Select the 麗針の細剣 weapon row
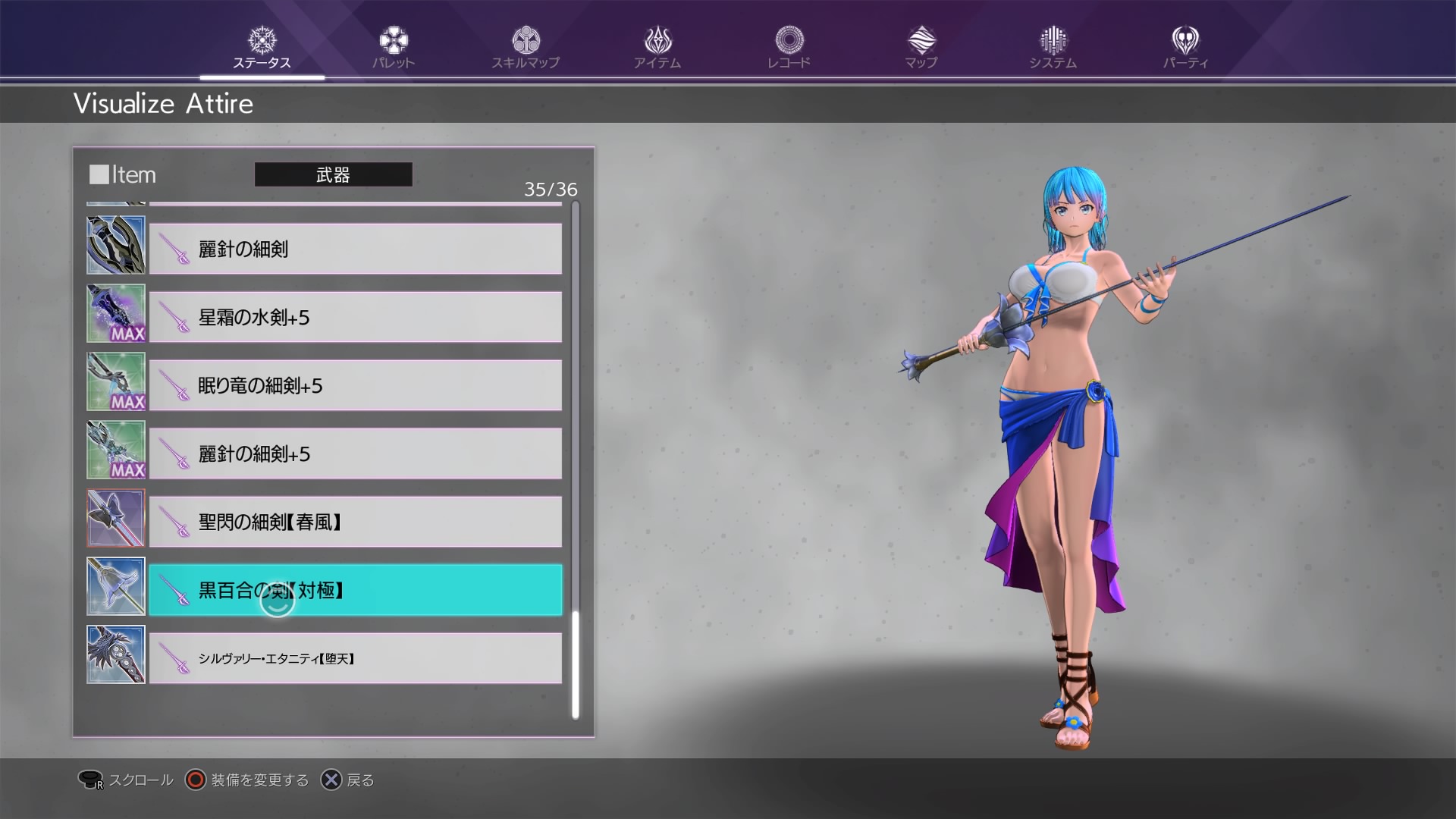 [x=355, y=249]
